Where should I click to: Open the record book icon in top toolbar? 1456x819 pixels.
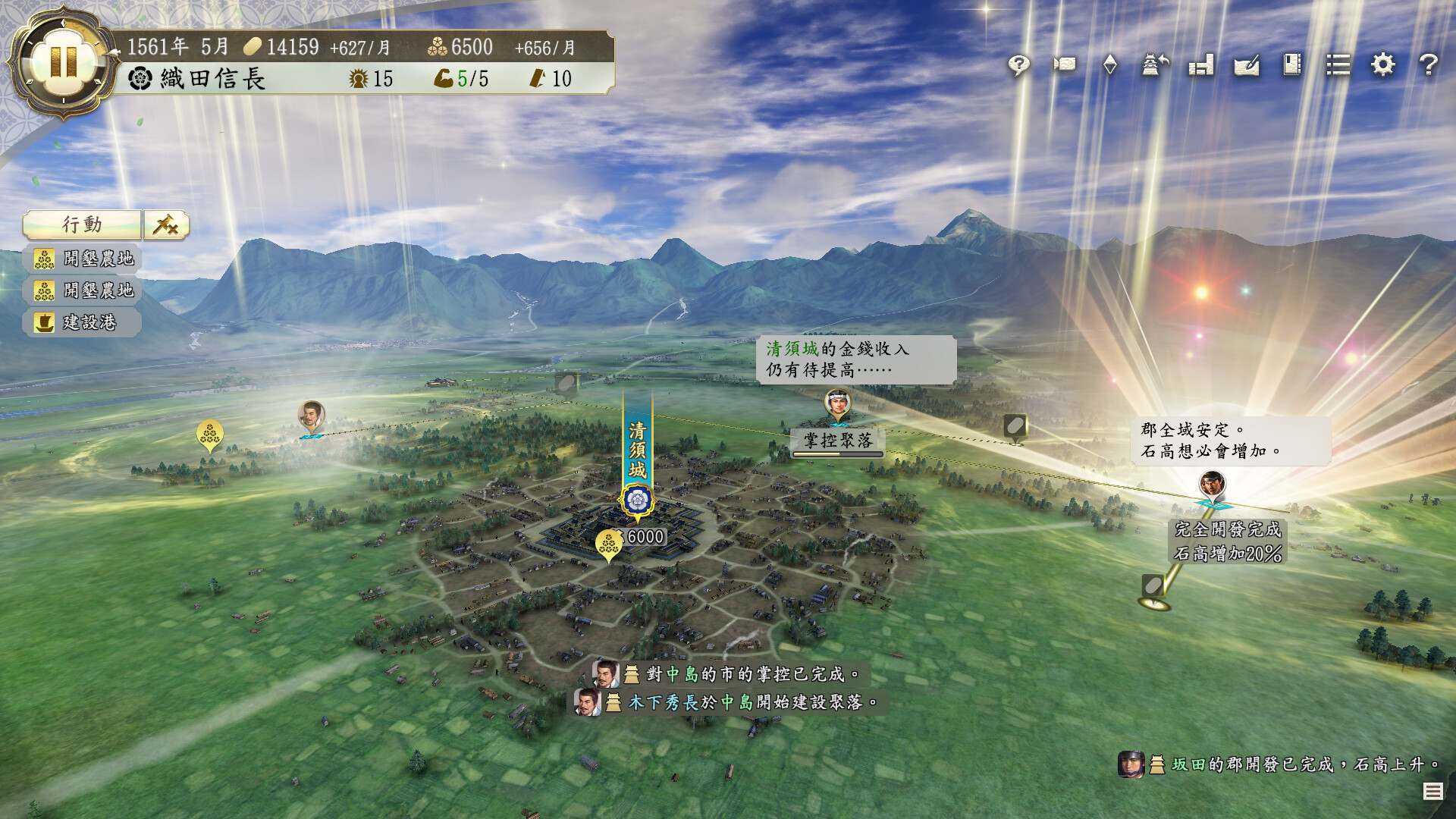coord(1293,66)
